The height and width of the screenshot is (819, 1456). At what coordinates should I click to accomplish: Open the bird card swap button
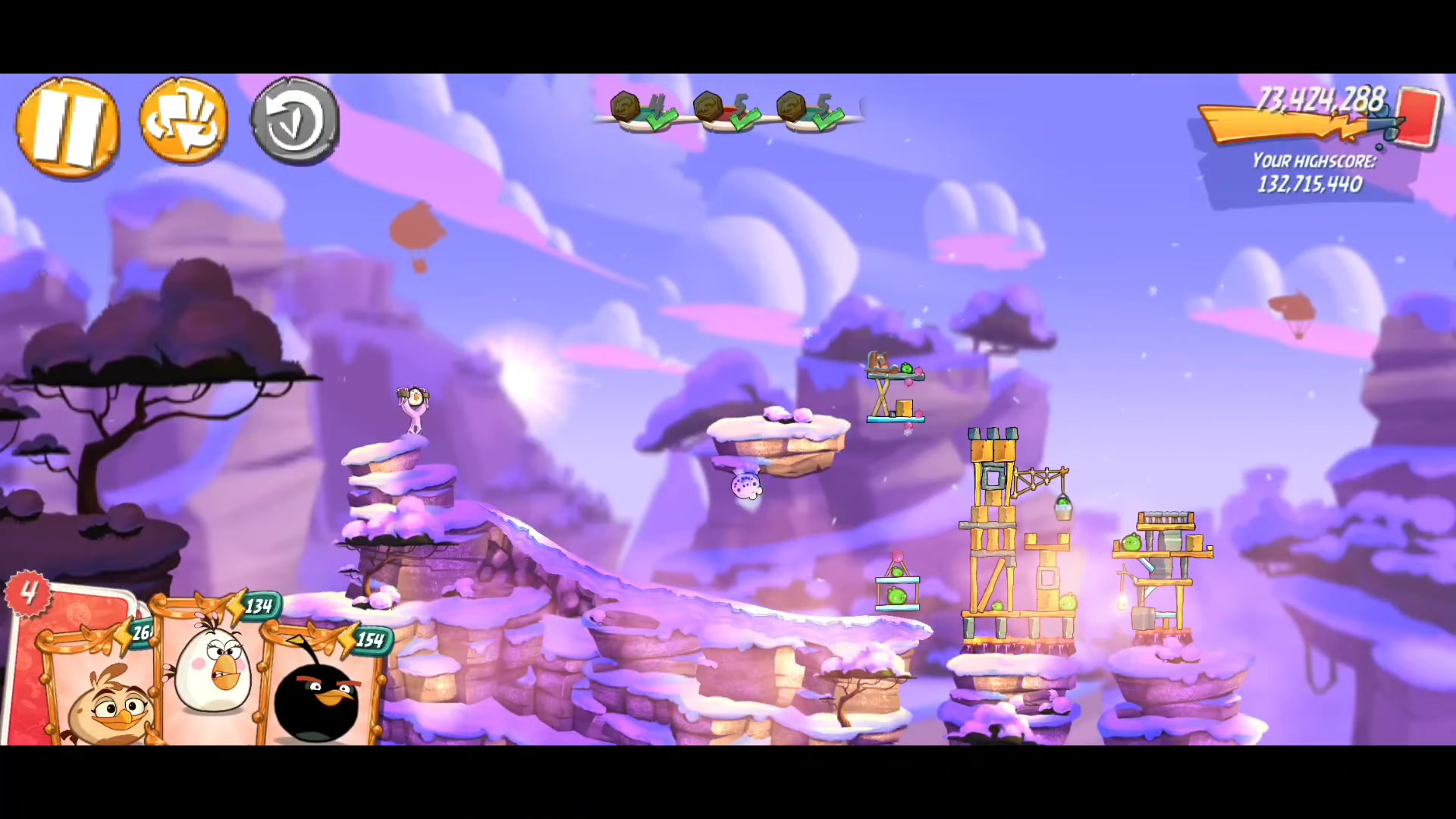pyautogui.click(x=184, y=121)
